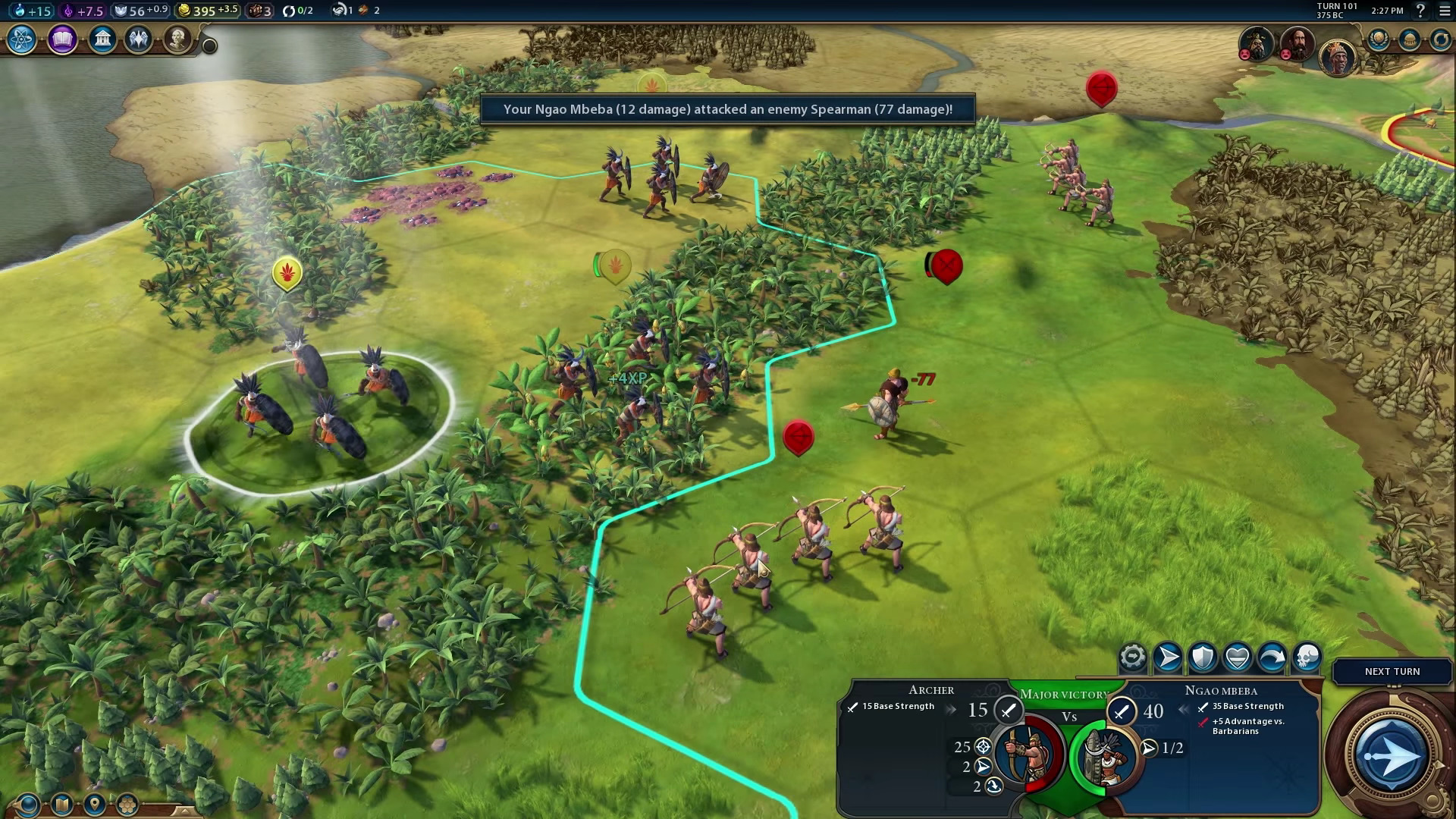Open the City-States panel
Viewport: 1456px width, 819px height.
pos(1408,41)
